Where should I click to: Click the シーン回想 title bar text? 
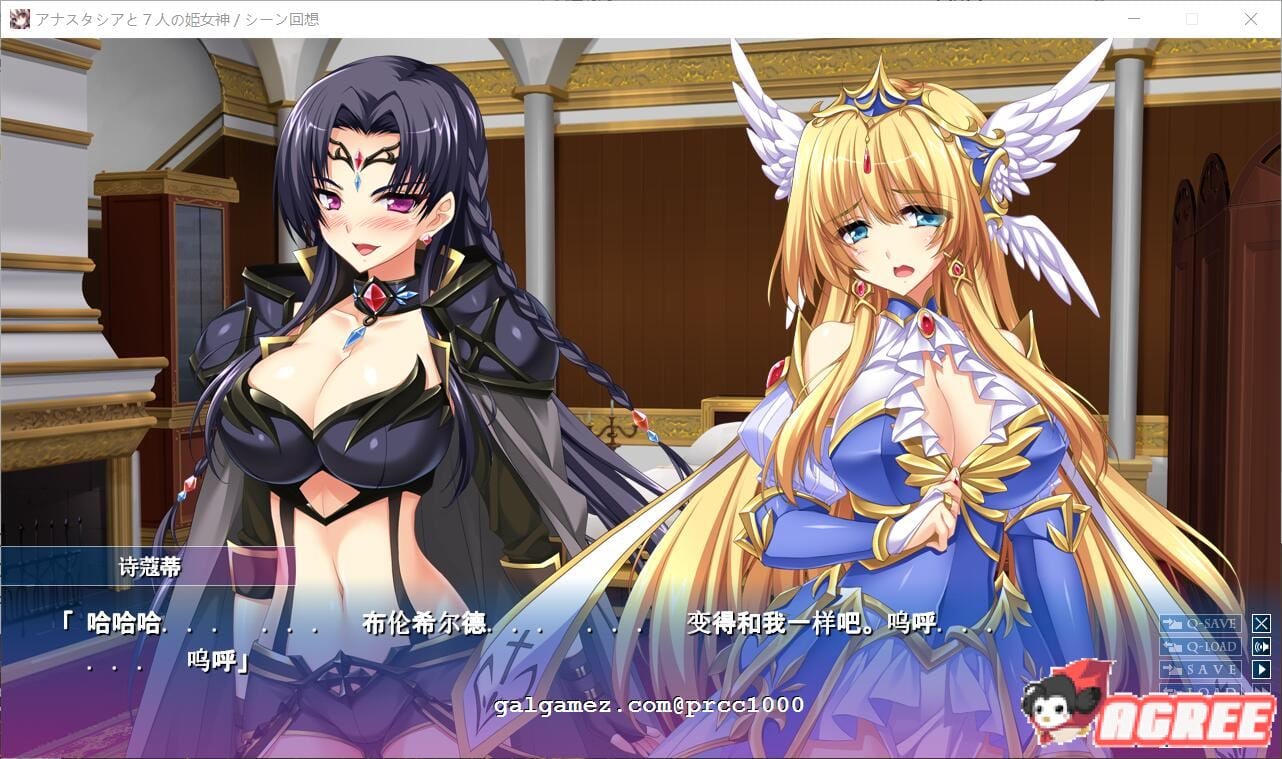(283, 18)
